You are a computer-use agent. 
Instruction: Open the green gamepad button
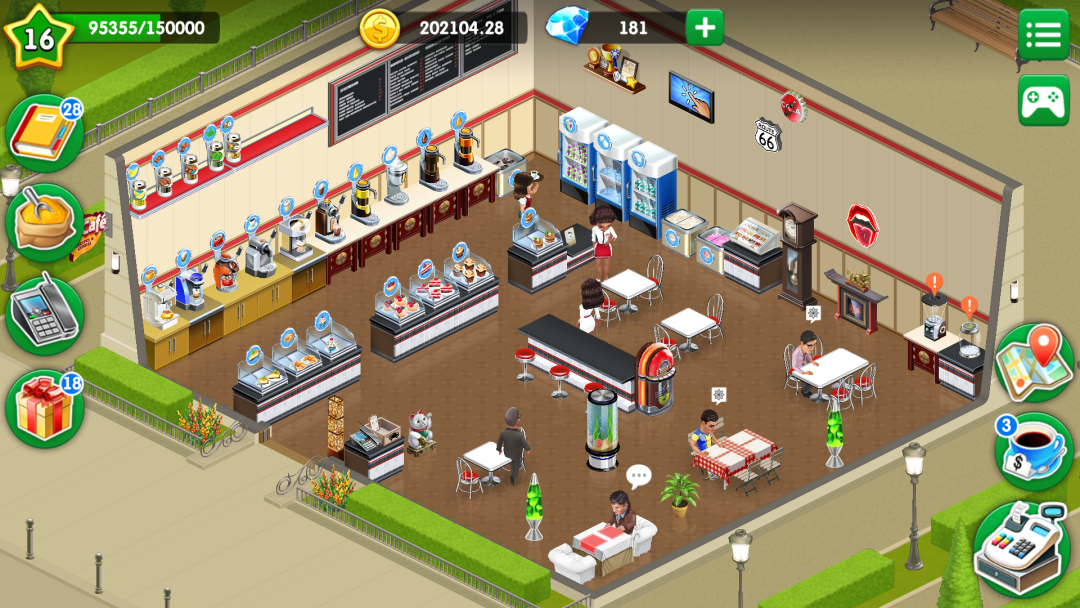pyautogui.click(x=1043, y=100)
